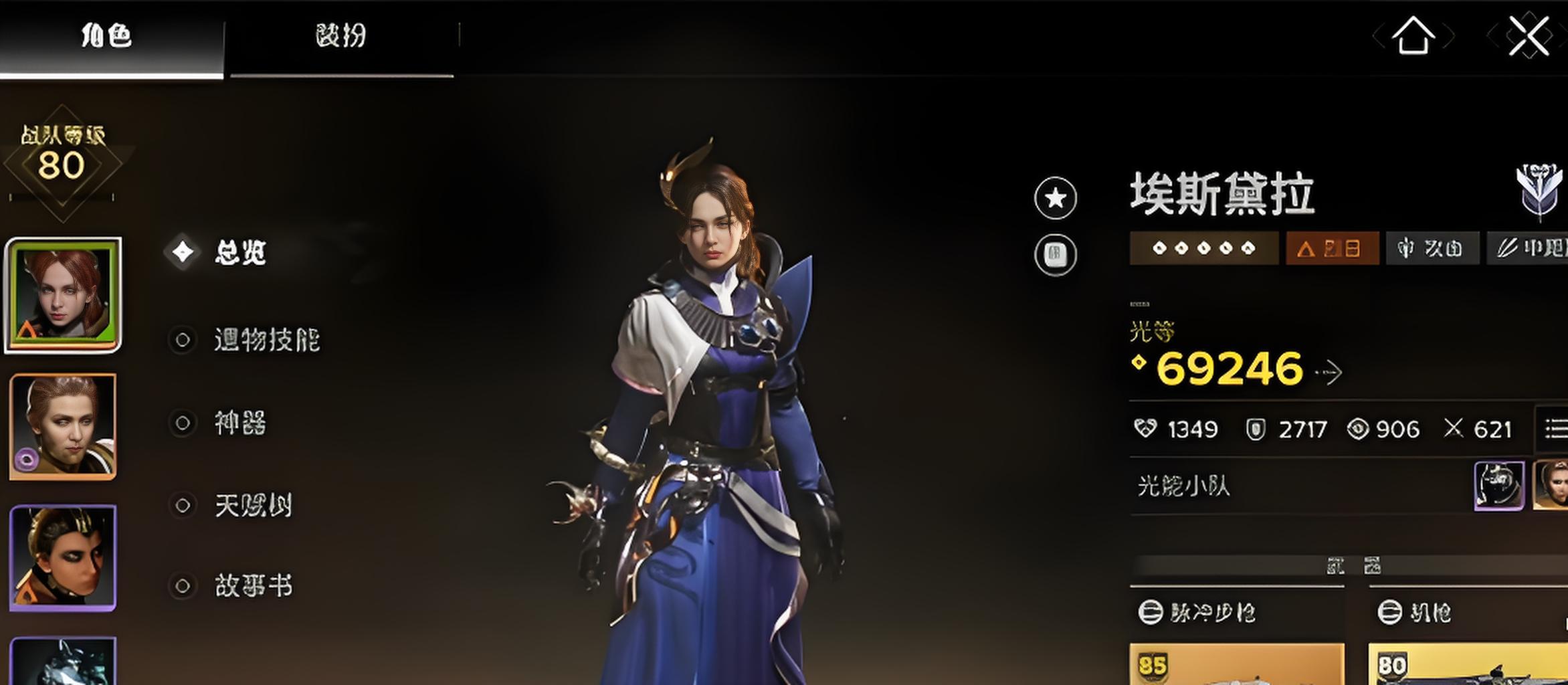Open the 神器 menu entry
Viewport: 1568px width, 685px height.
(239, 423)
